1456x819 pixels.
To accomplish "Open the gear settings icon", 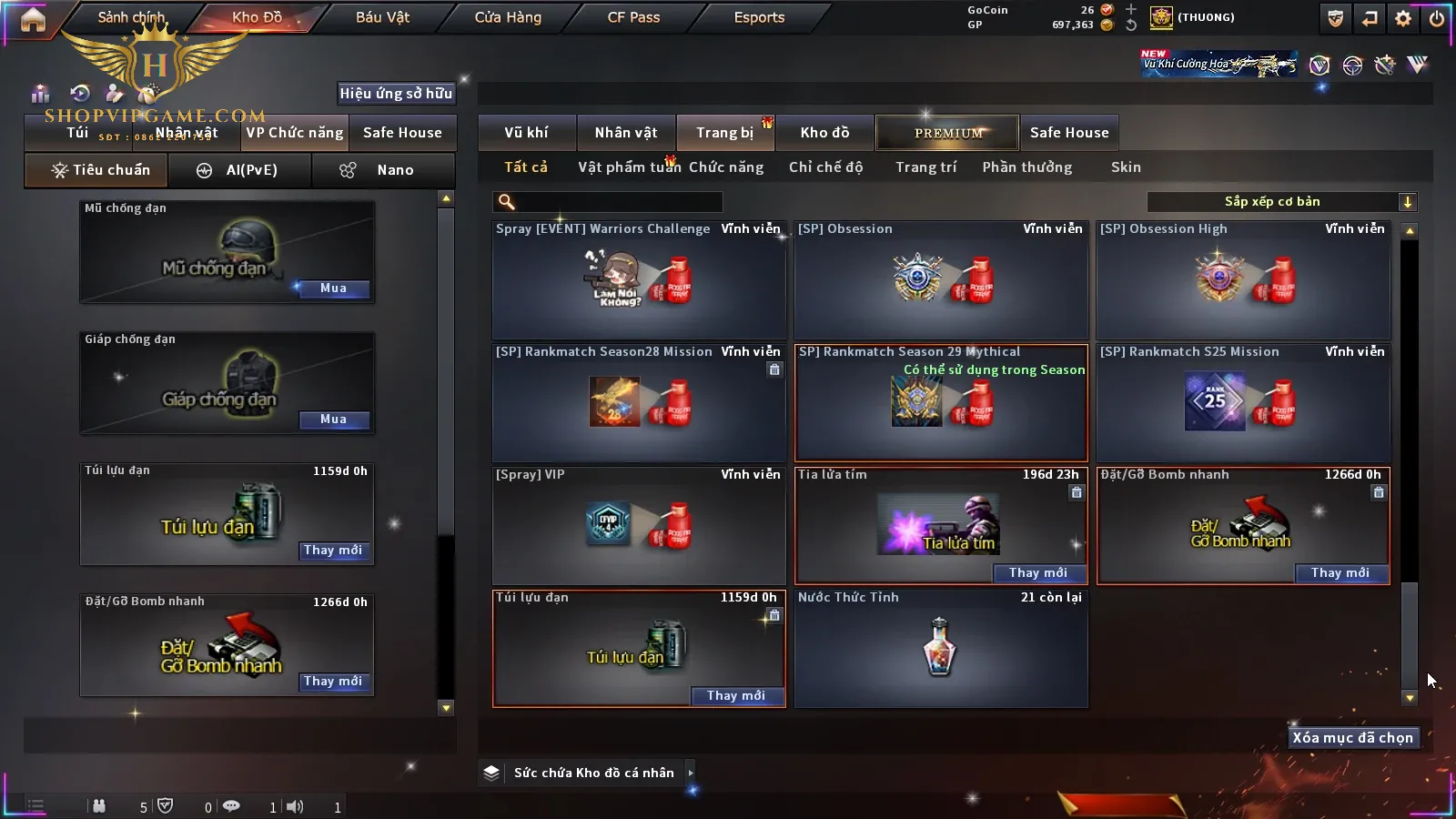I will click(x=1403, y=18).
